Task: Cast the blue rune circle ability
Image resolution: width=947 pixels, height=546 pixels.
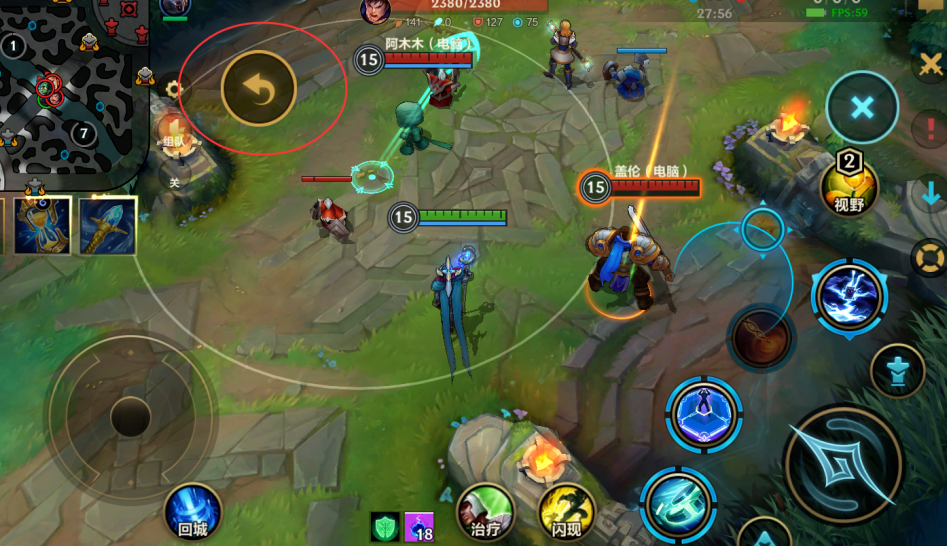Action: (703, 413)
